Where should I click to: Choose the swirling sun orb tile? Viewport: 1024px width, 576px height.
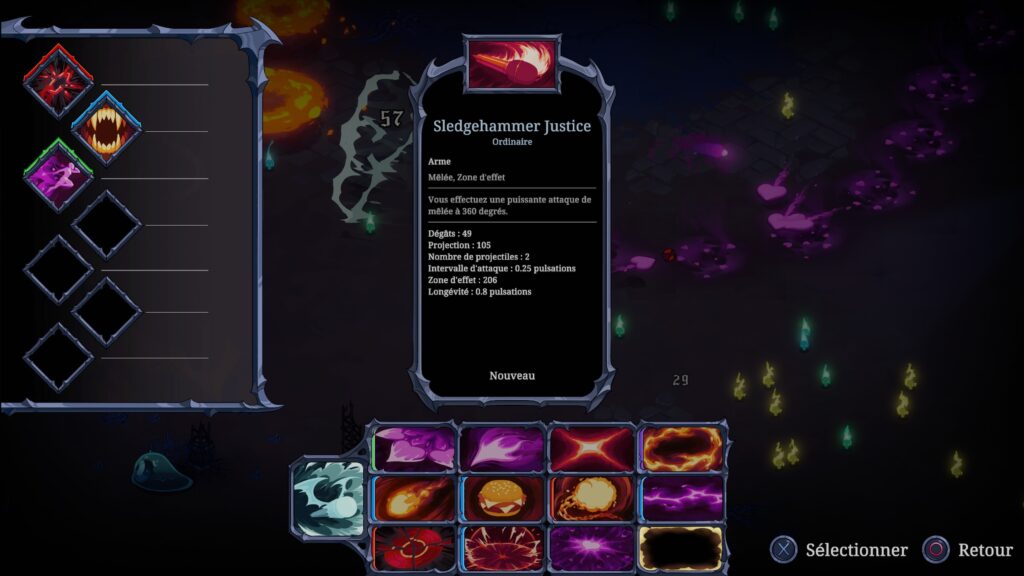tap(591, 498)
